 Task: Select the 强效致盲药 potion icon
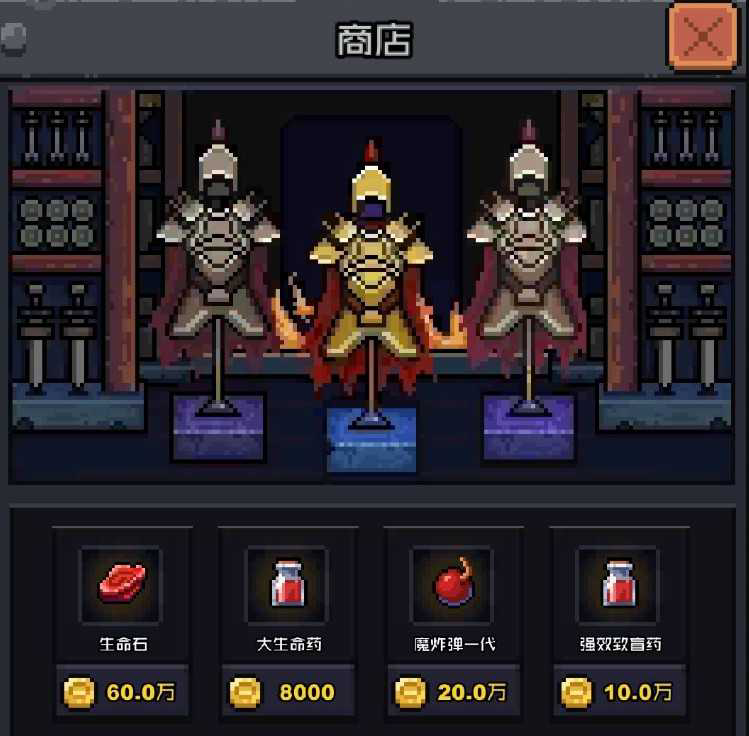pyautogui.click(x=618, y=584)
